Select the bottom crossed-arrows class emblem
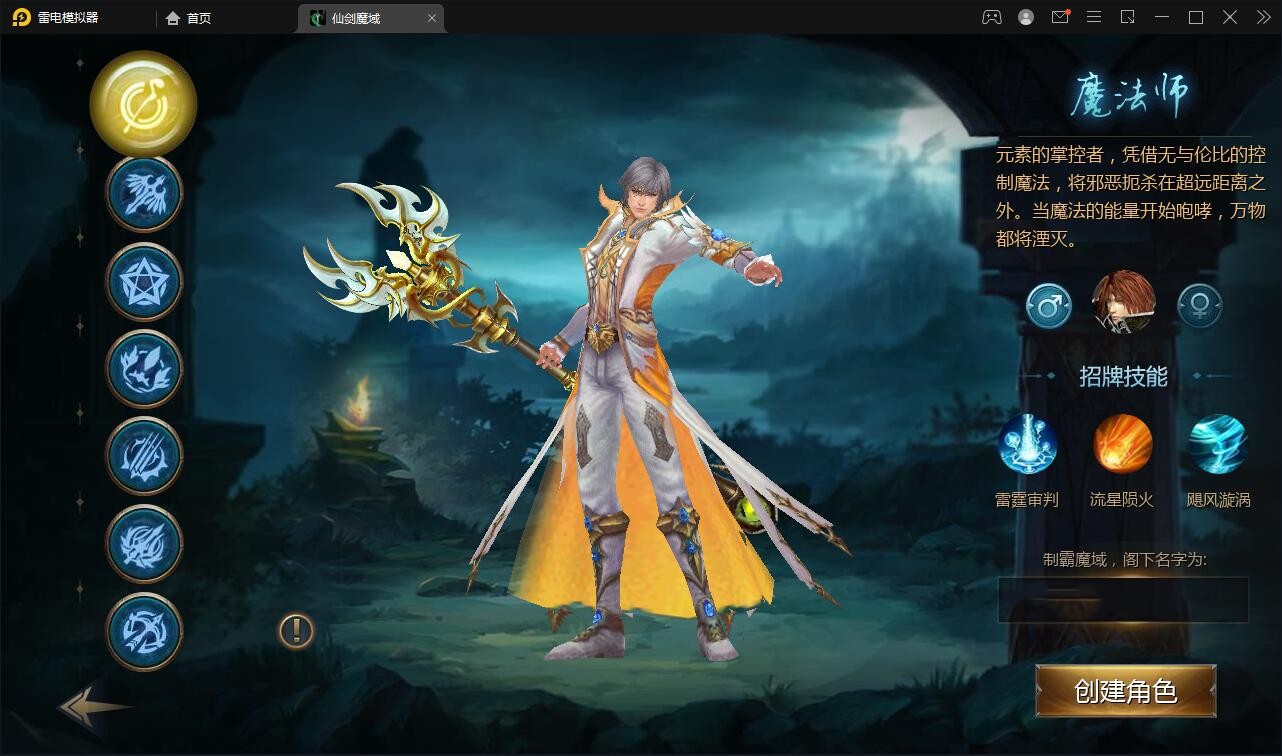The width and height of the screenshot is (1282, 756). [x=143, y=631]
